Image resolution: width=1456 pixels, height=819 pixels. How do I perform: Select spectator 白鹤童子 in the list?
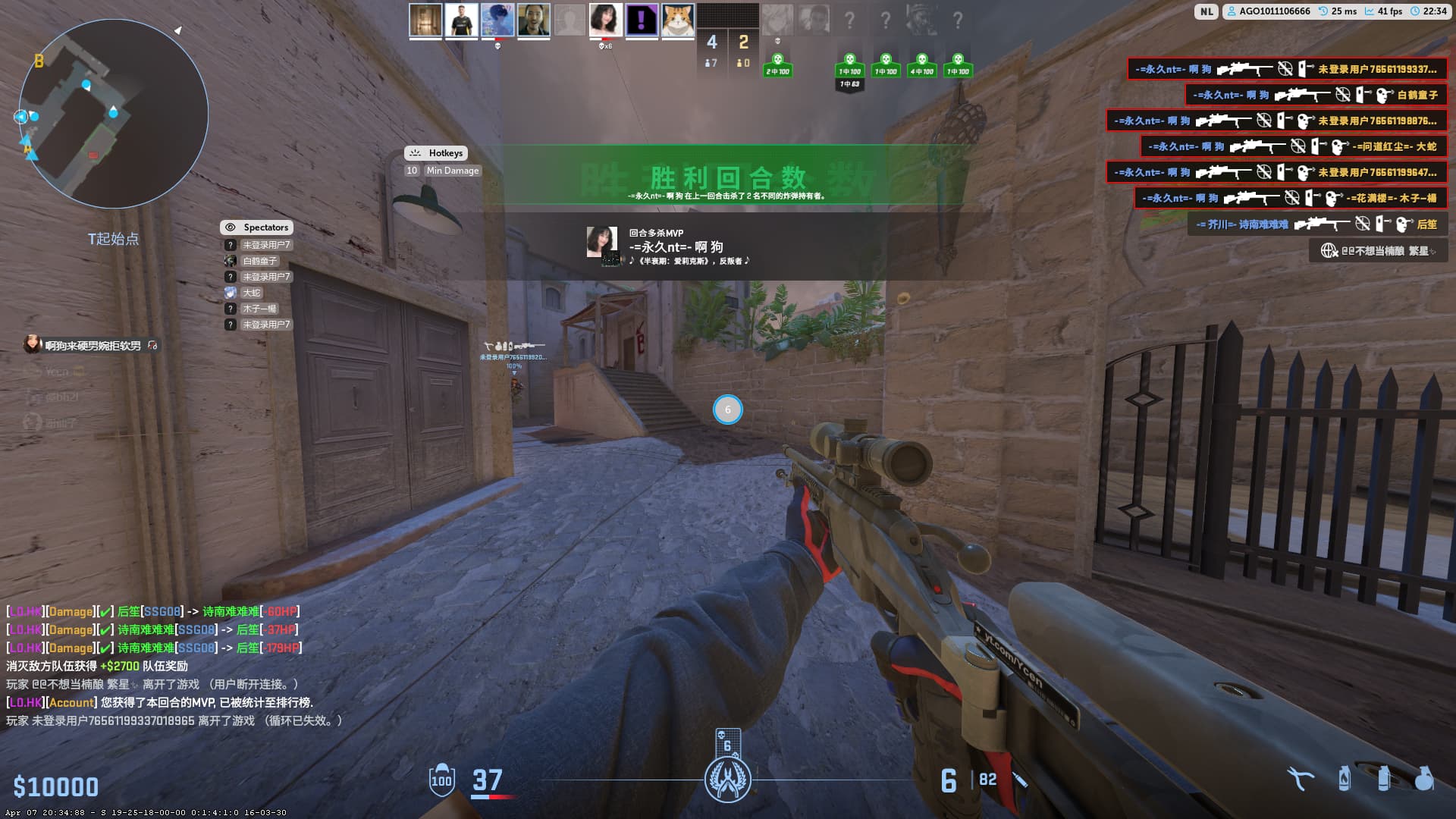[x=259, y=261]
